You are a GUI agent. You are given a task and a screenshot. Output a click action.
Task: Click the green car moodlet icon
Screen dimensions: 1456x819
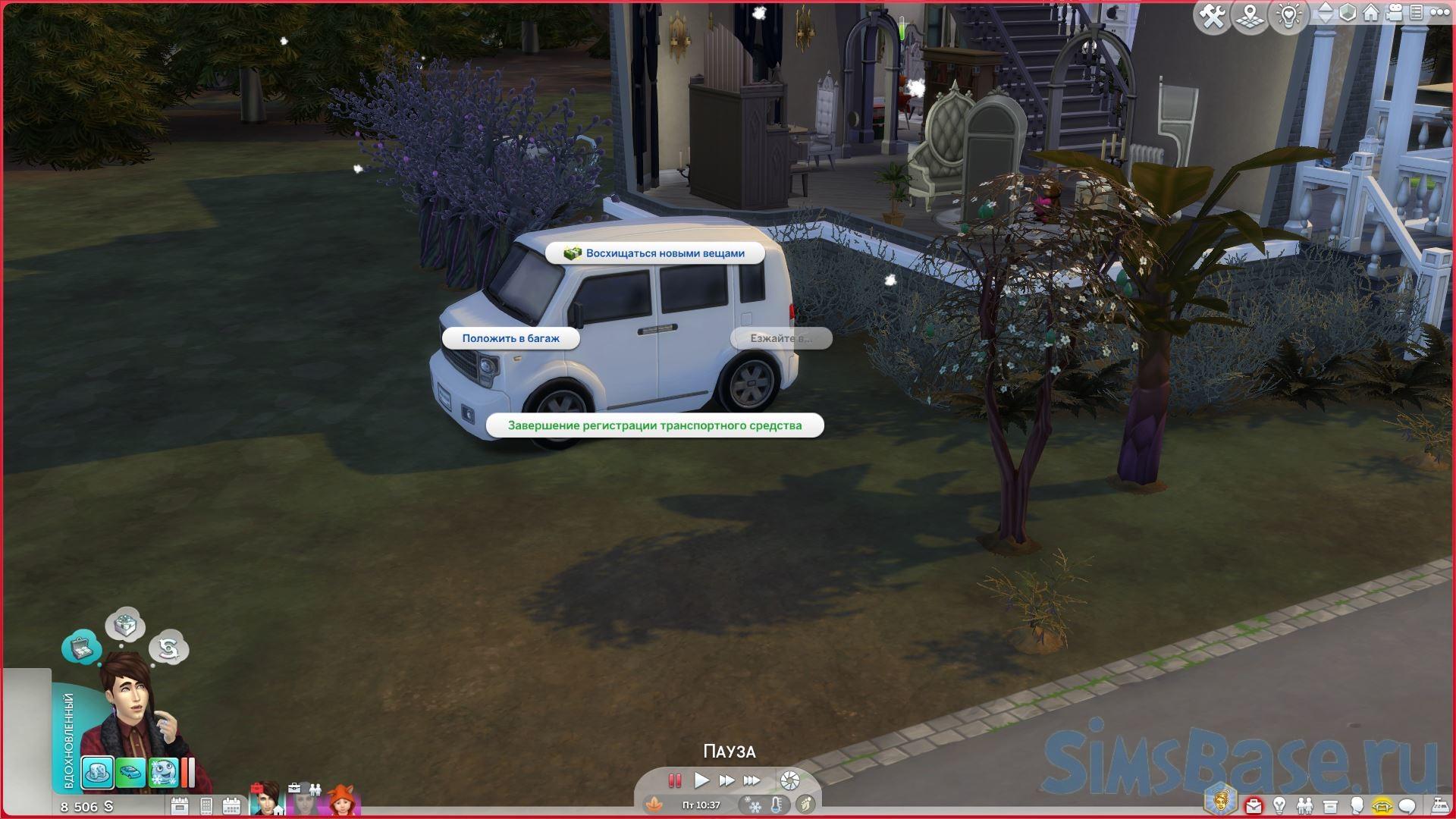pos(130,773)
